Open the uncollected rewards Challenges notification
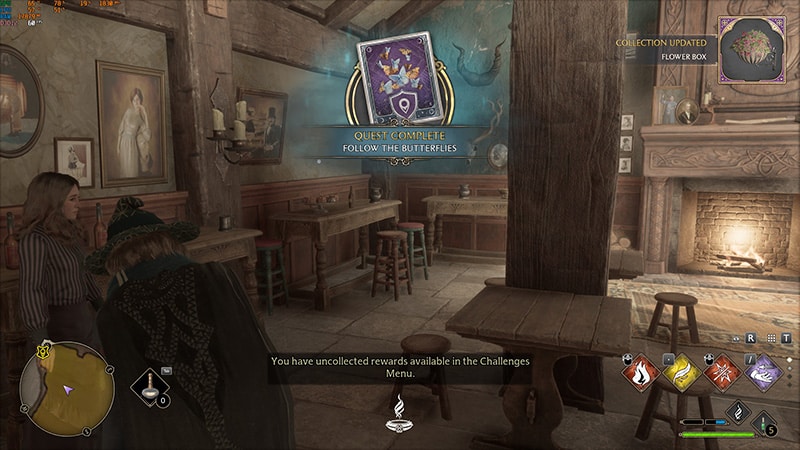Image resolution: width=800 pixels, height=450 pixels. point(400,367)
